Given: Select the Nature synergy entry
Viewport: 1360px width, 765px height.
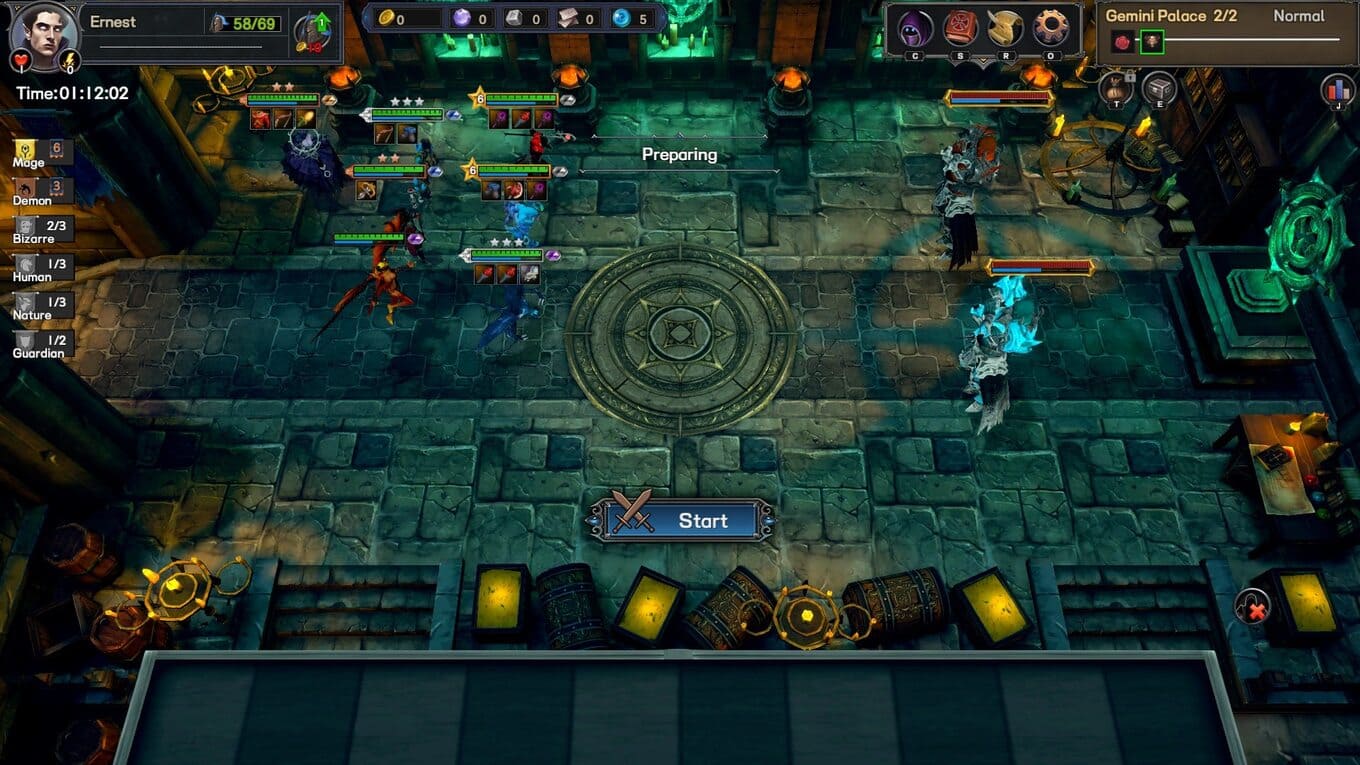Looking at the screenshot, I should point(42,305).
